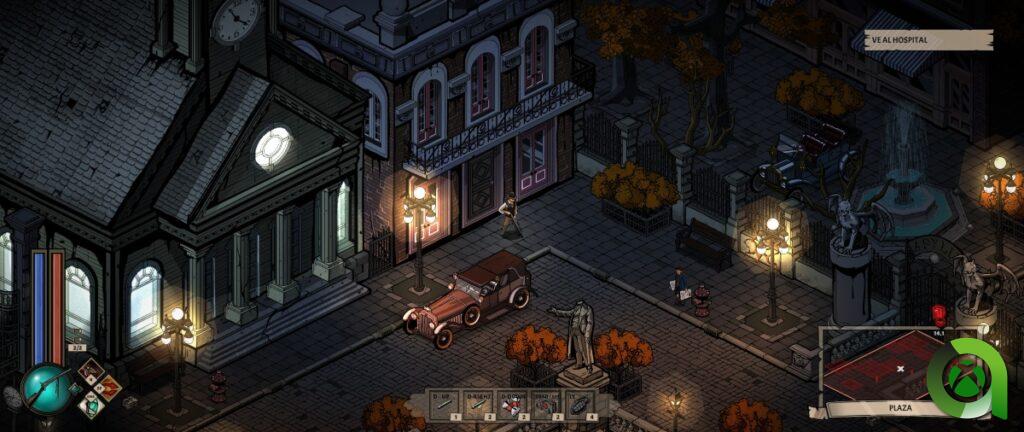Activate the top diamond skill icon
The image size is (1024, 432).
pos(91,372)
